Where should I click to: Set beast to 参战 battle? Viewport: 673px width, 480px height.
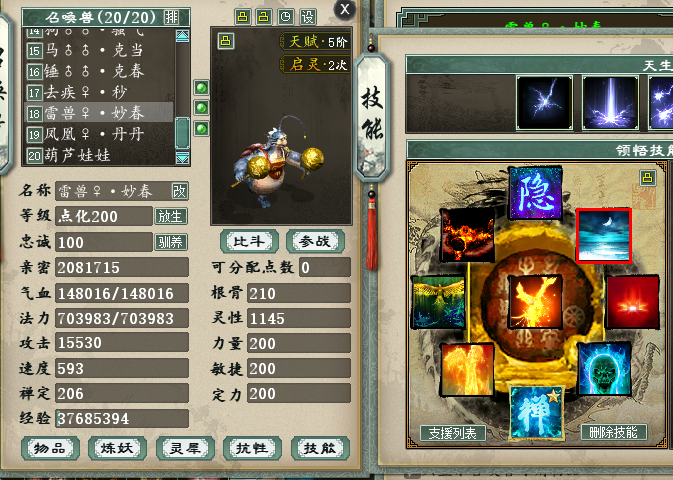(x=315, y=241)
